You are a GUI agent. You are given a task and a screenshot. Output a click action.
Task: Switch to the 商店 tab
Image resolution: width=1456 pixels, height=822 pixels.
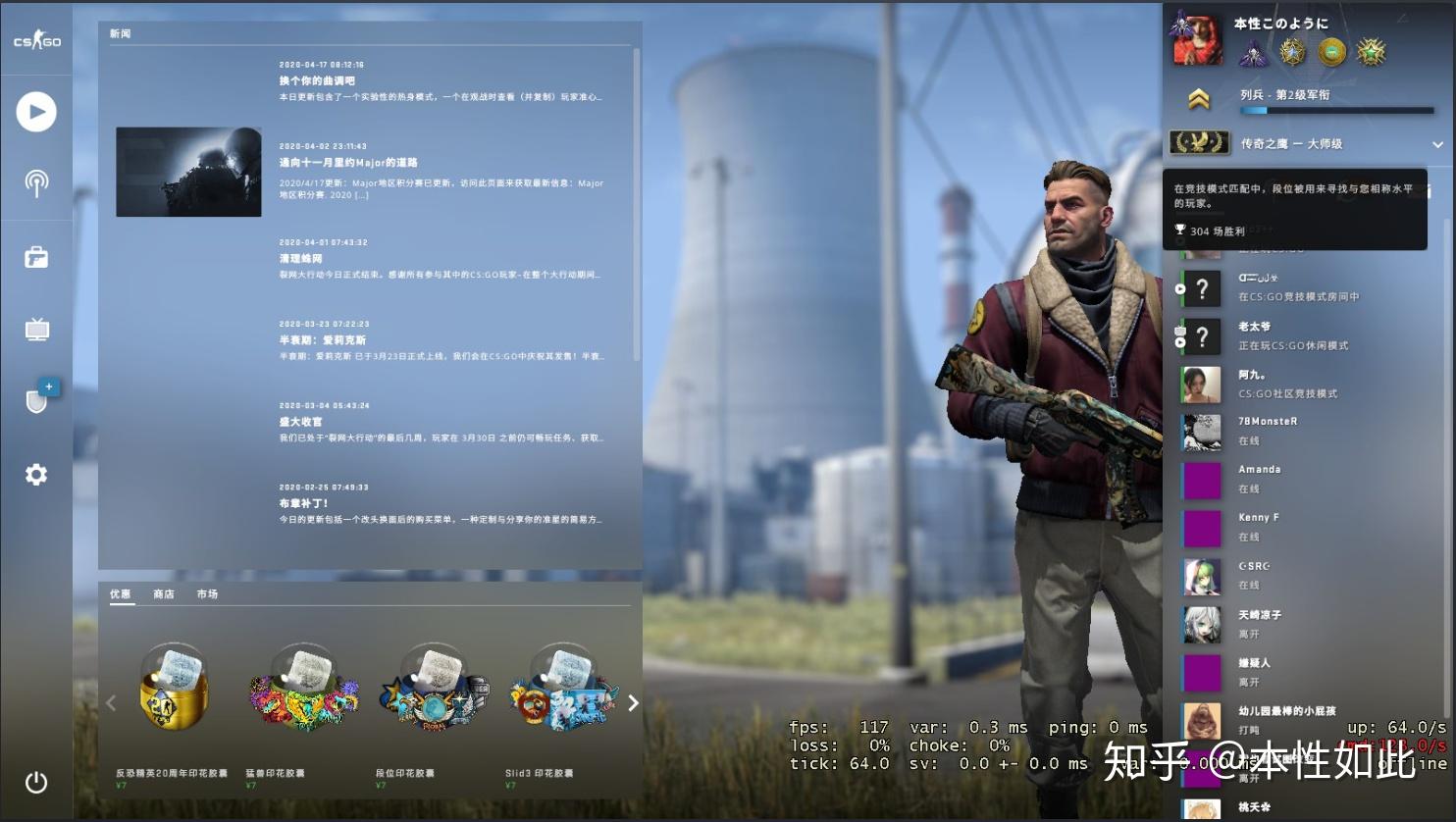pyautogui.click(x=166, y=593)
